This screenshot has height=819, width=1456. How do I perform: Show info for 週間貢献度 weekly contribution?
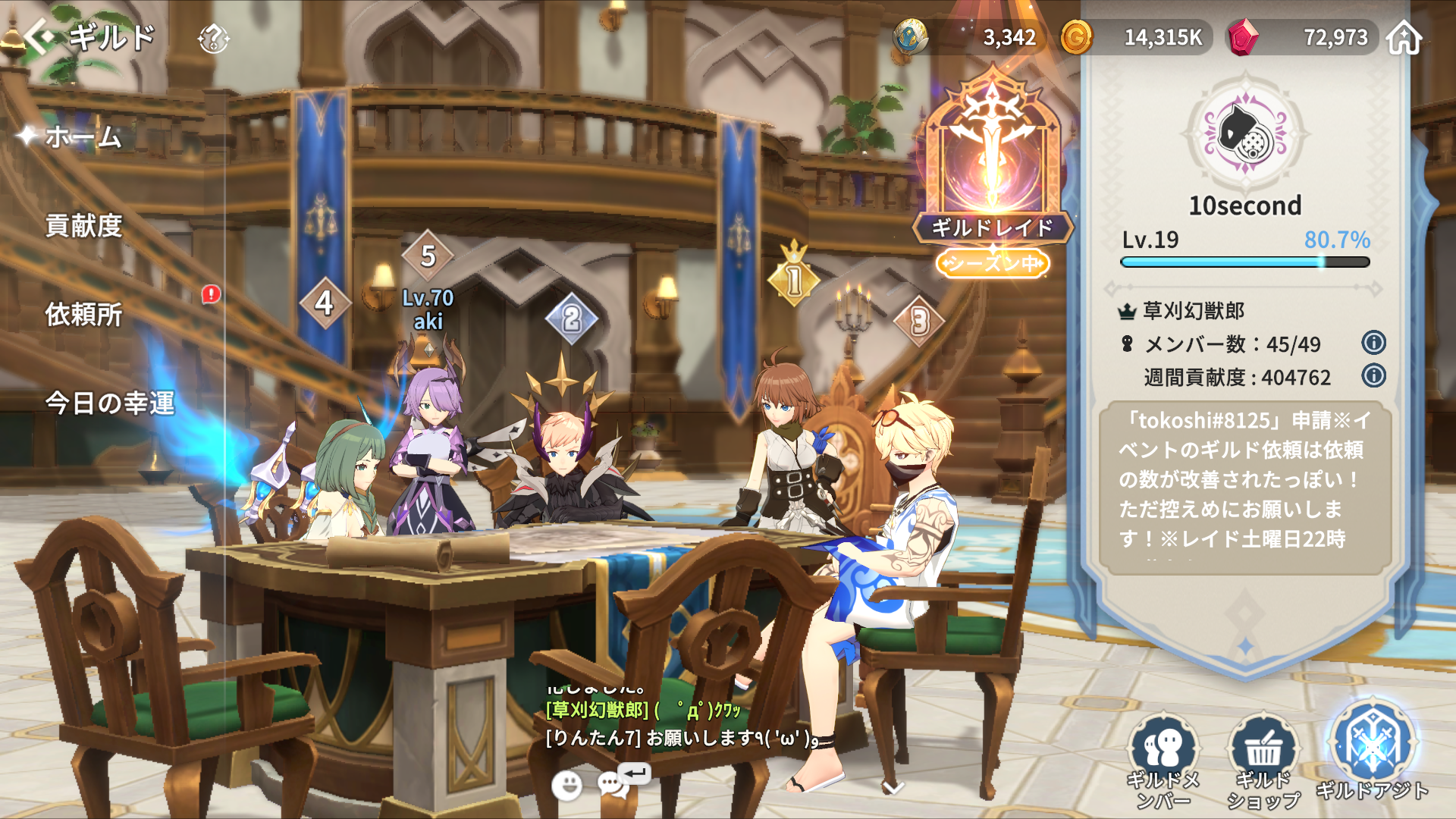coord(1373,375)
